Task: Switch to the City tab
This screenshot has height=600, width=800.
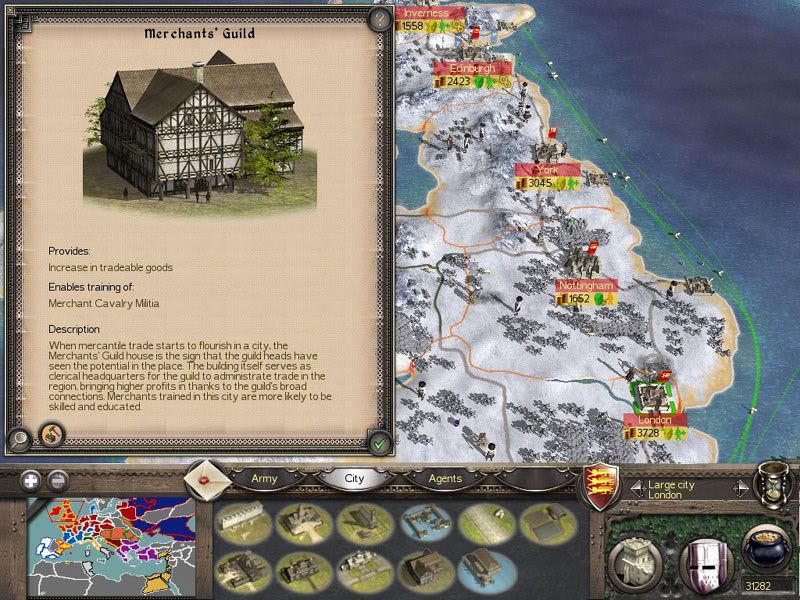Action: (354, 478)
